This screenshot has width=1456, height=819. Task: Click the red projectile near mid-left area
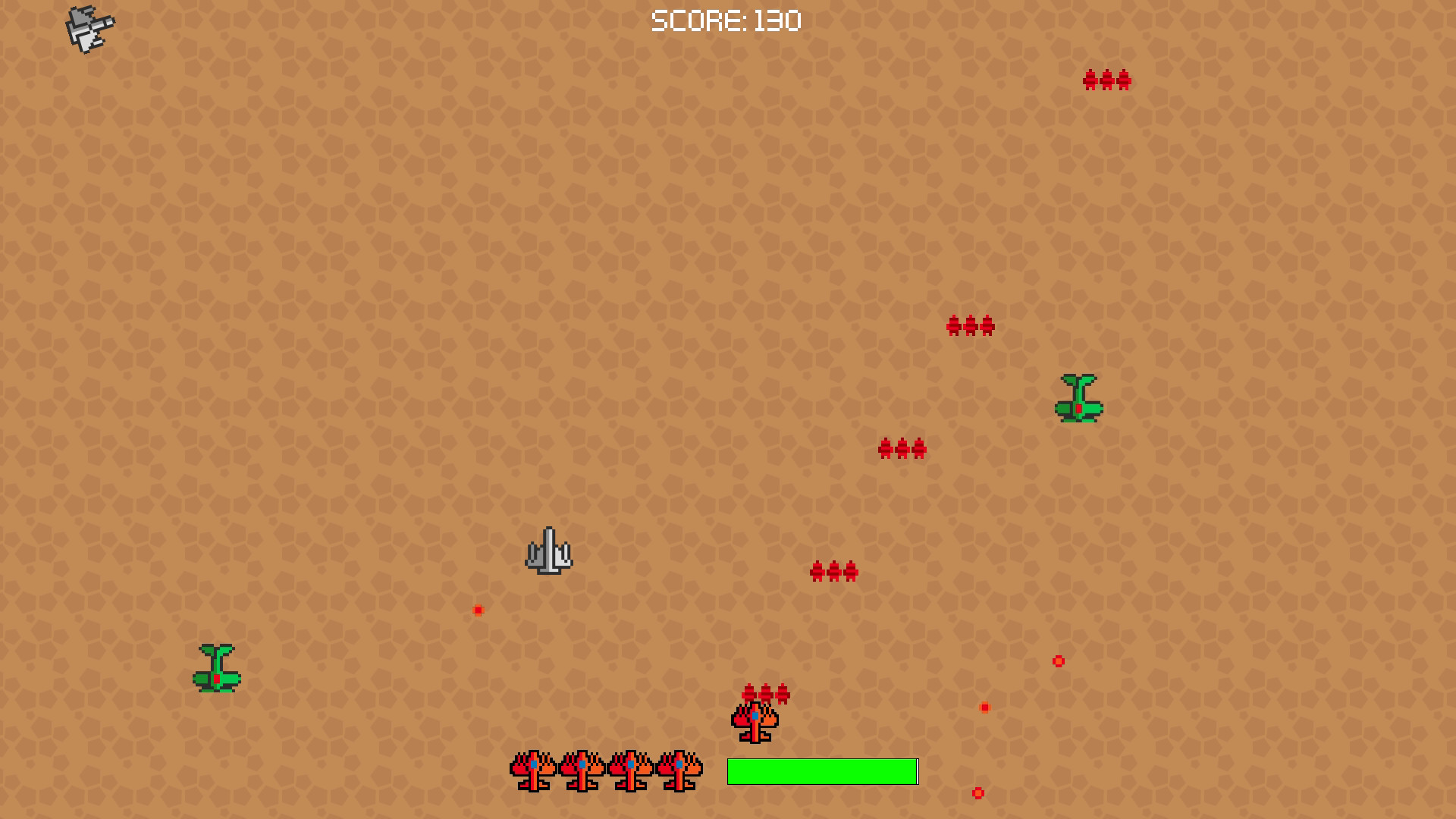[478, 609]
